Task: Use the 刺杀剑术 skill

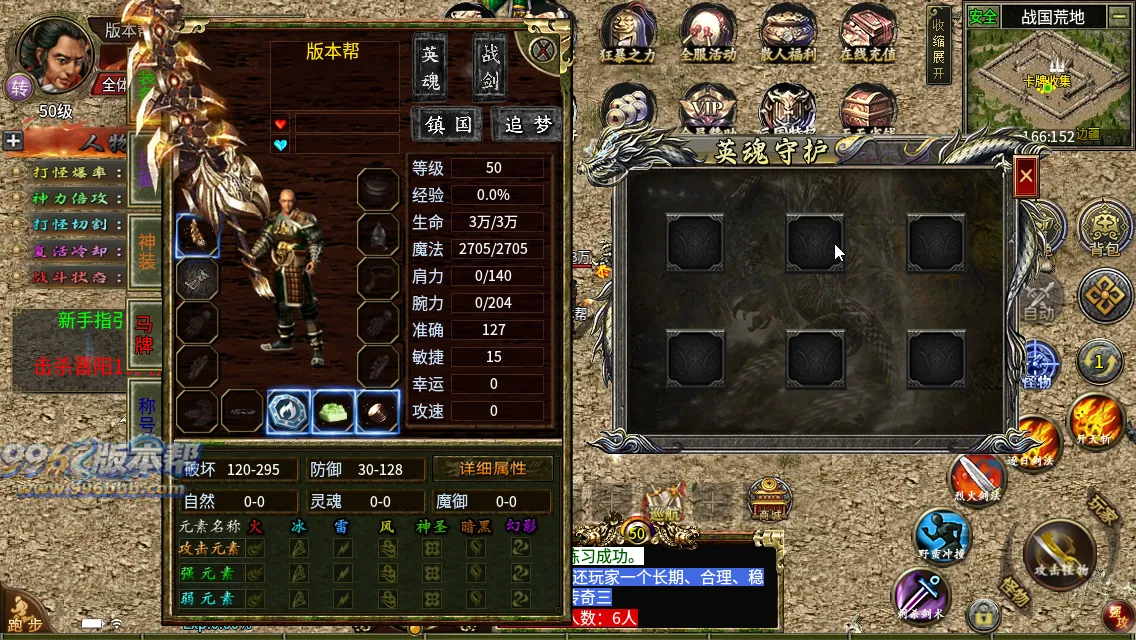Action: [x=921, y=596]
